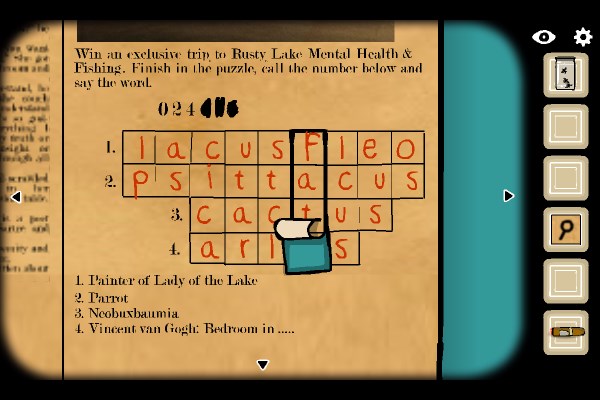
Task: Choose the brown cigar item in inventory
Action: pyautogui.click(x=566, y=332)
